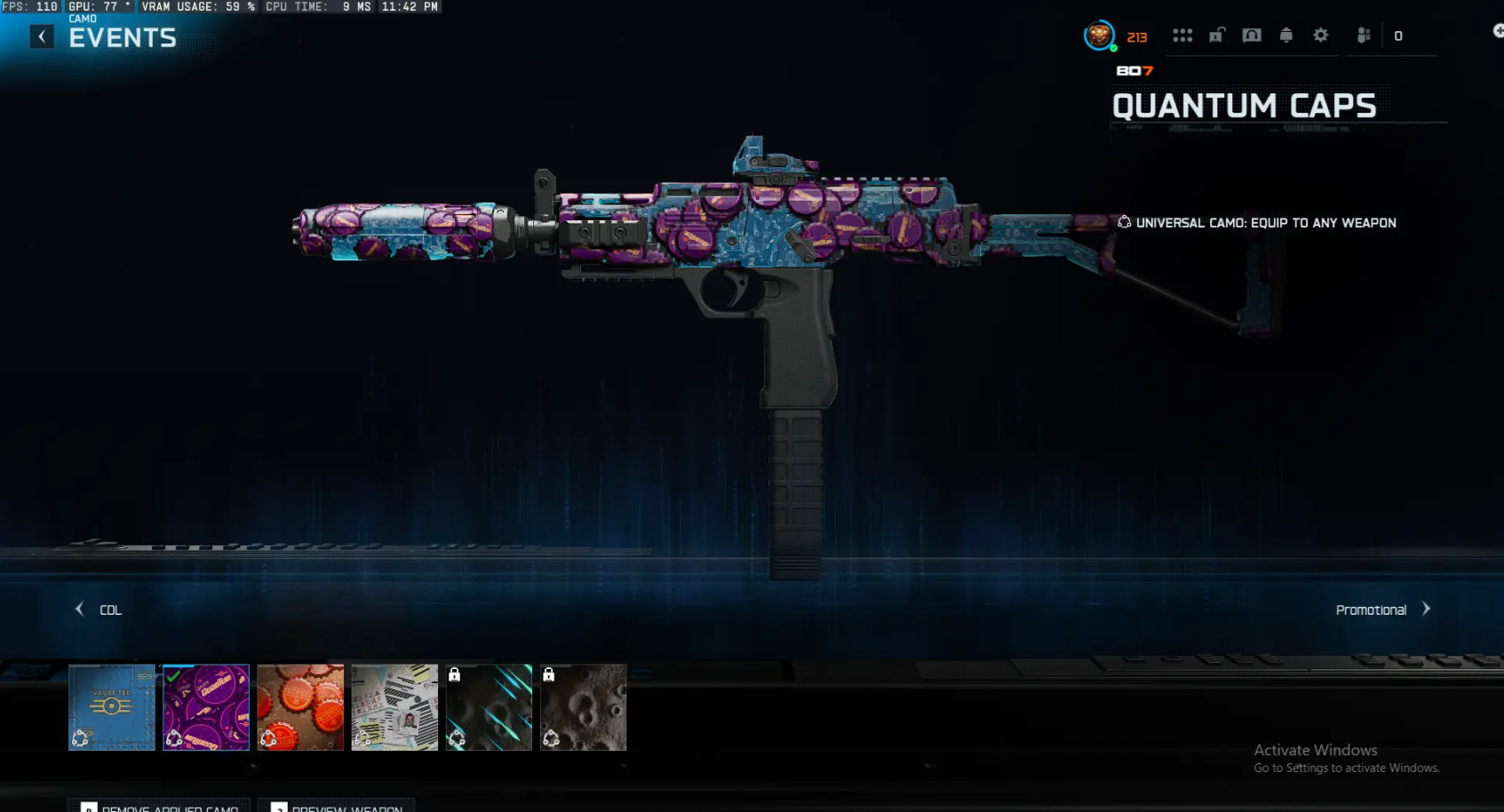1504x812 pixels.
Task: Click the player emblem avatar
Action: [1100, 36]
